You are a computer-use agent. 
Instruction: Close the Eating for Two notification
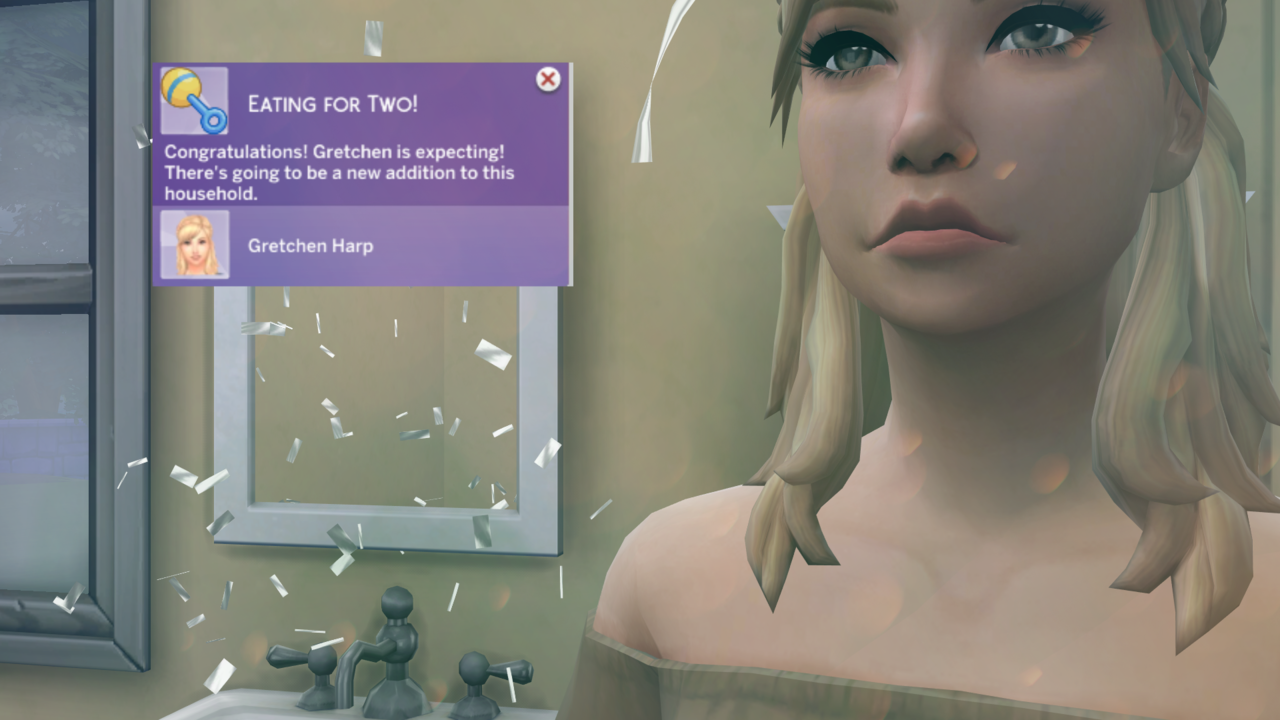coord(548,80)
